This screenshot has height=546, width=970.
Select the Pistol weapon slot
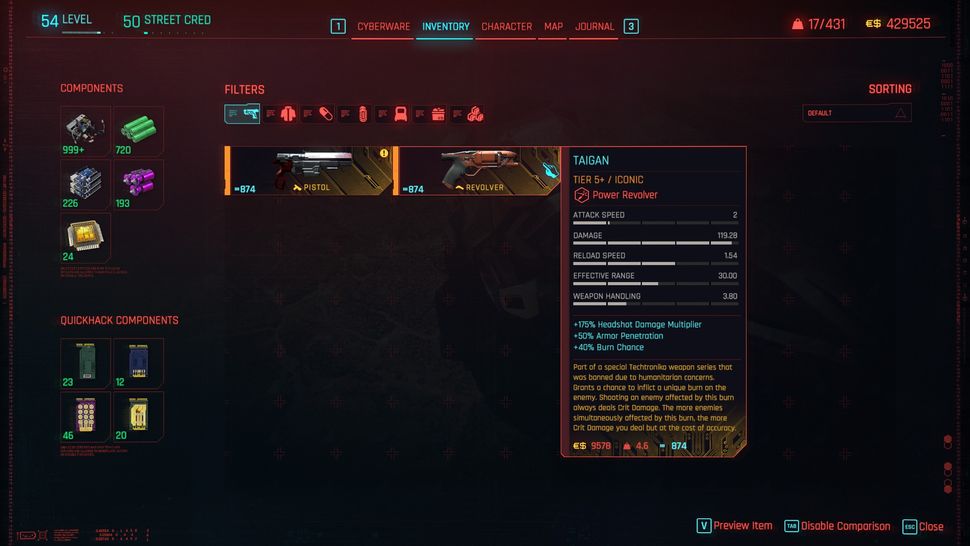point(310,170)
